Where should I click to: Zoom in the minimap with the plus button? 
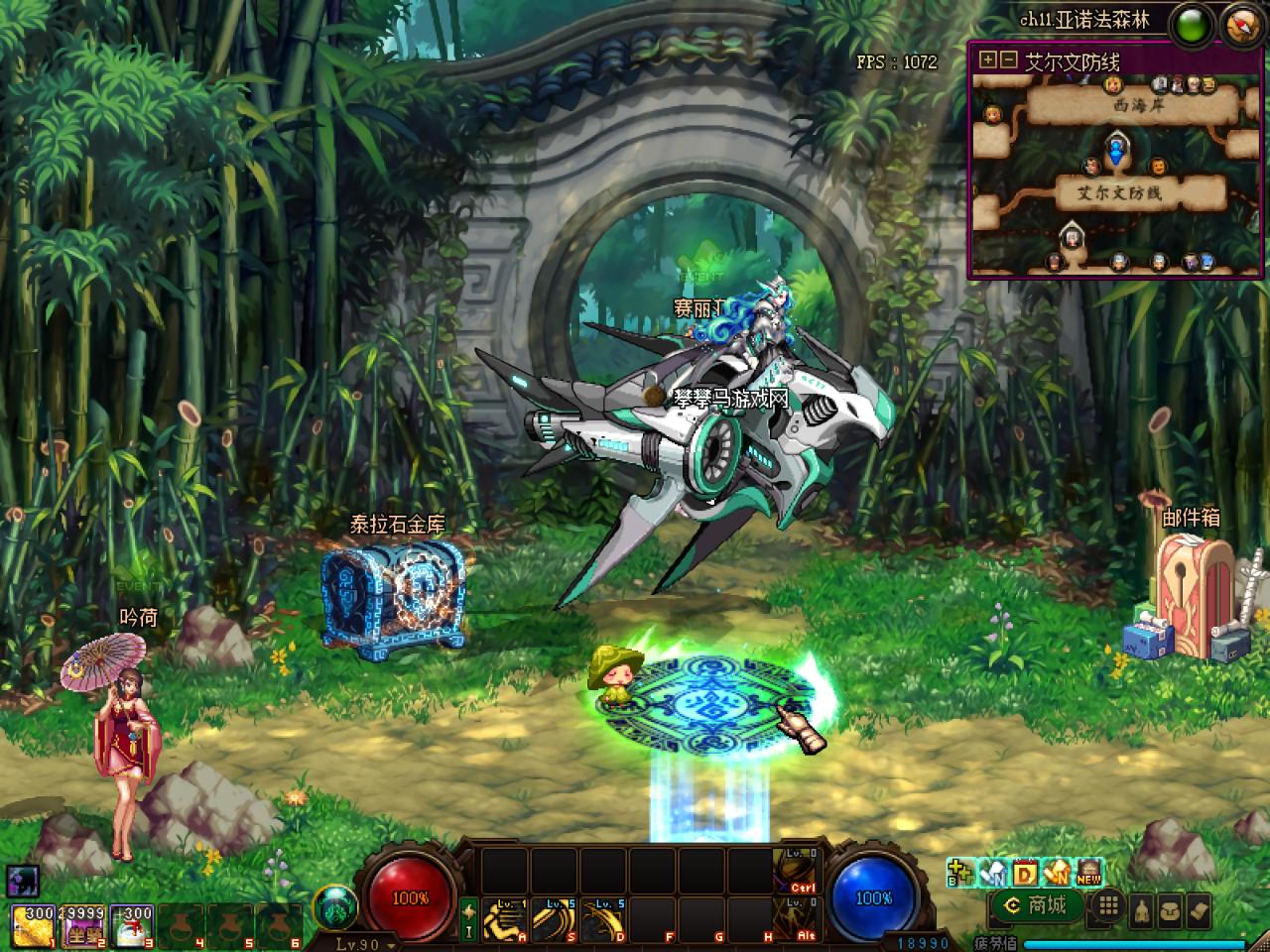[987, 59]
